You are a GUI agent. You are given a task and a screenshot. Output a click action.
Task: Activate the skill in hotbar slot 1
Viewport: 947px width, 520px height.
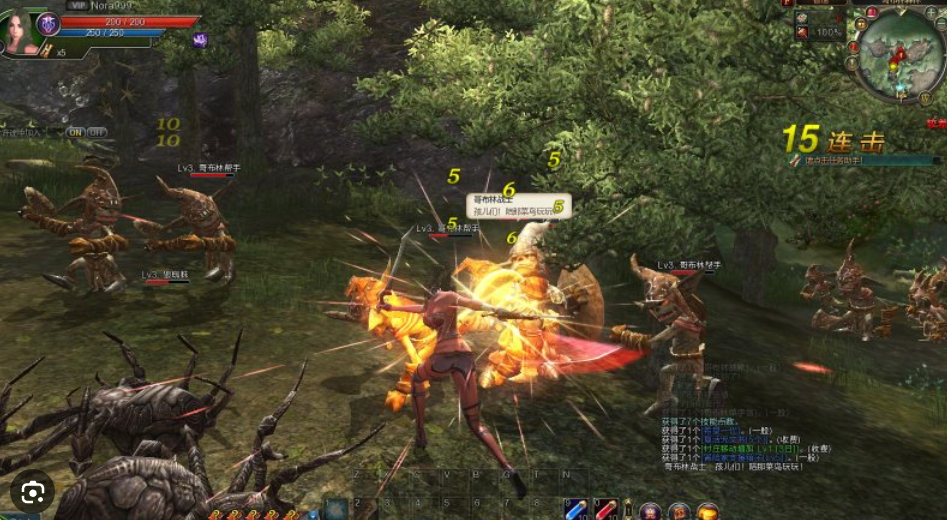(336, 510)
